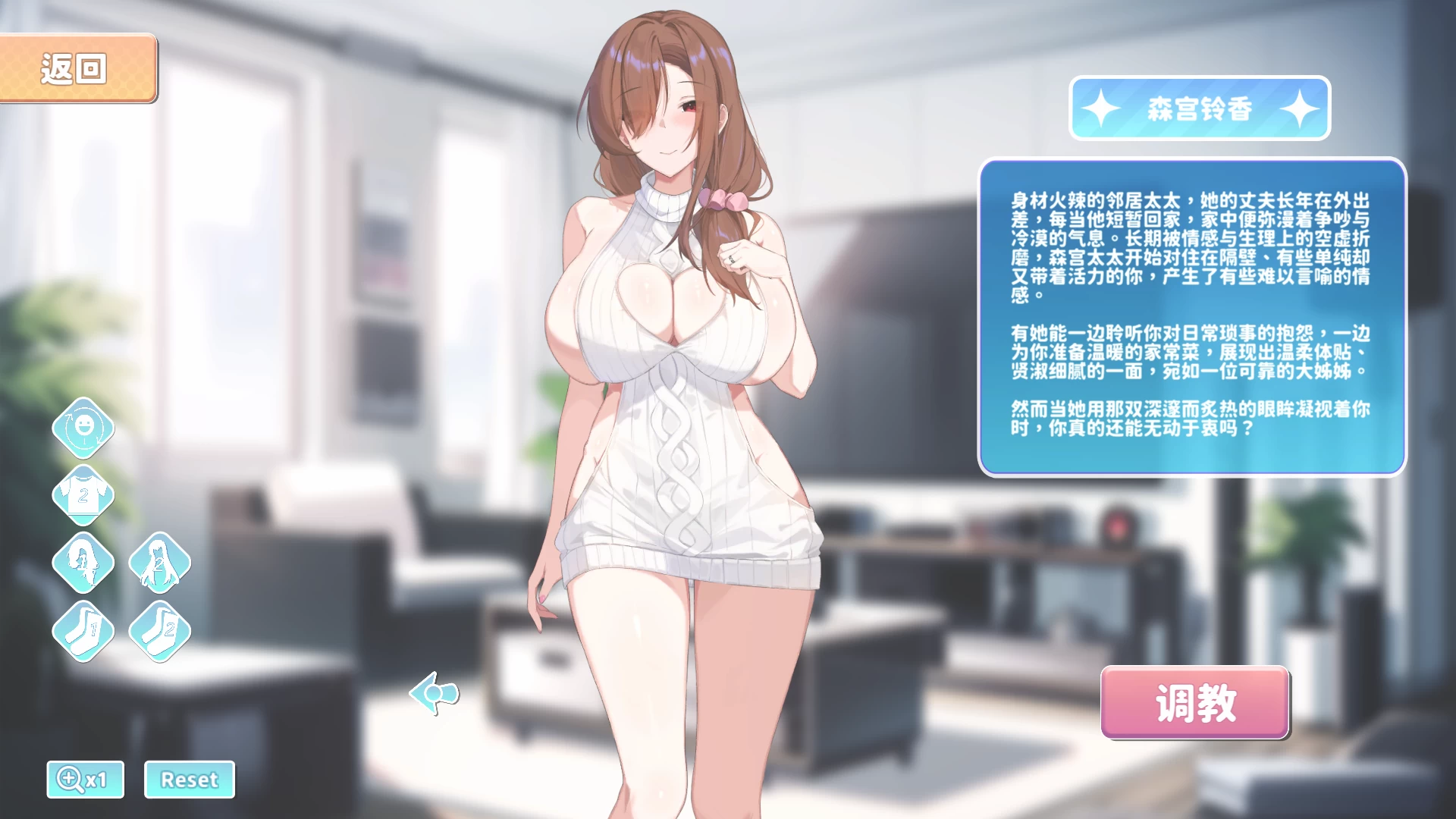Screen dimensions: 1456x819
Task: Click the blue back-arrow pose switch icon
Action: tap(432, 695)
